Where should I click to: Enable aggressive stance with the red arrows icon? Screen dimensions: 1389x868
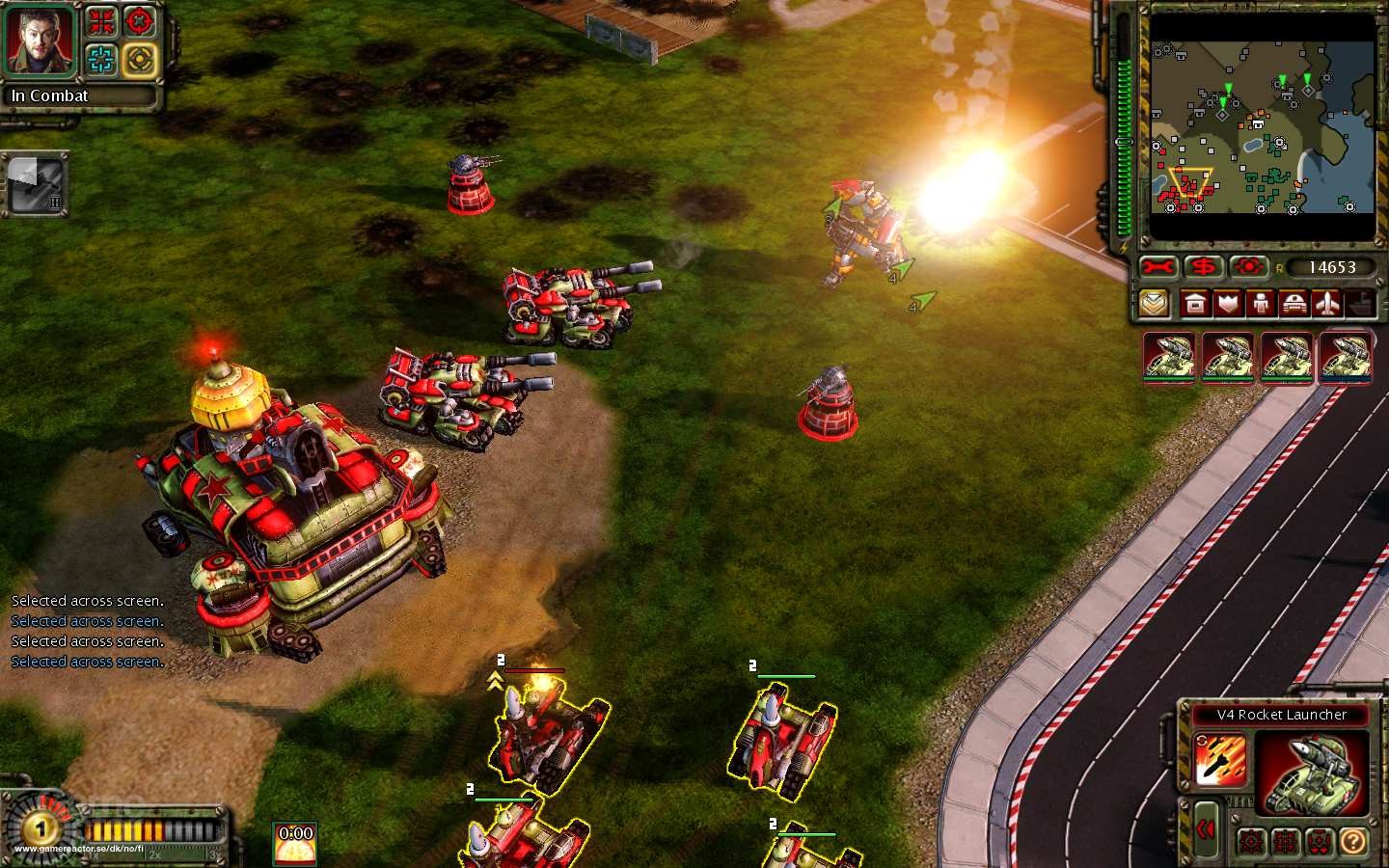pyautogui.click(x=102, y=21)
